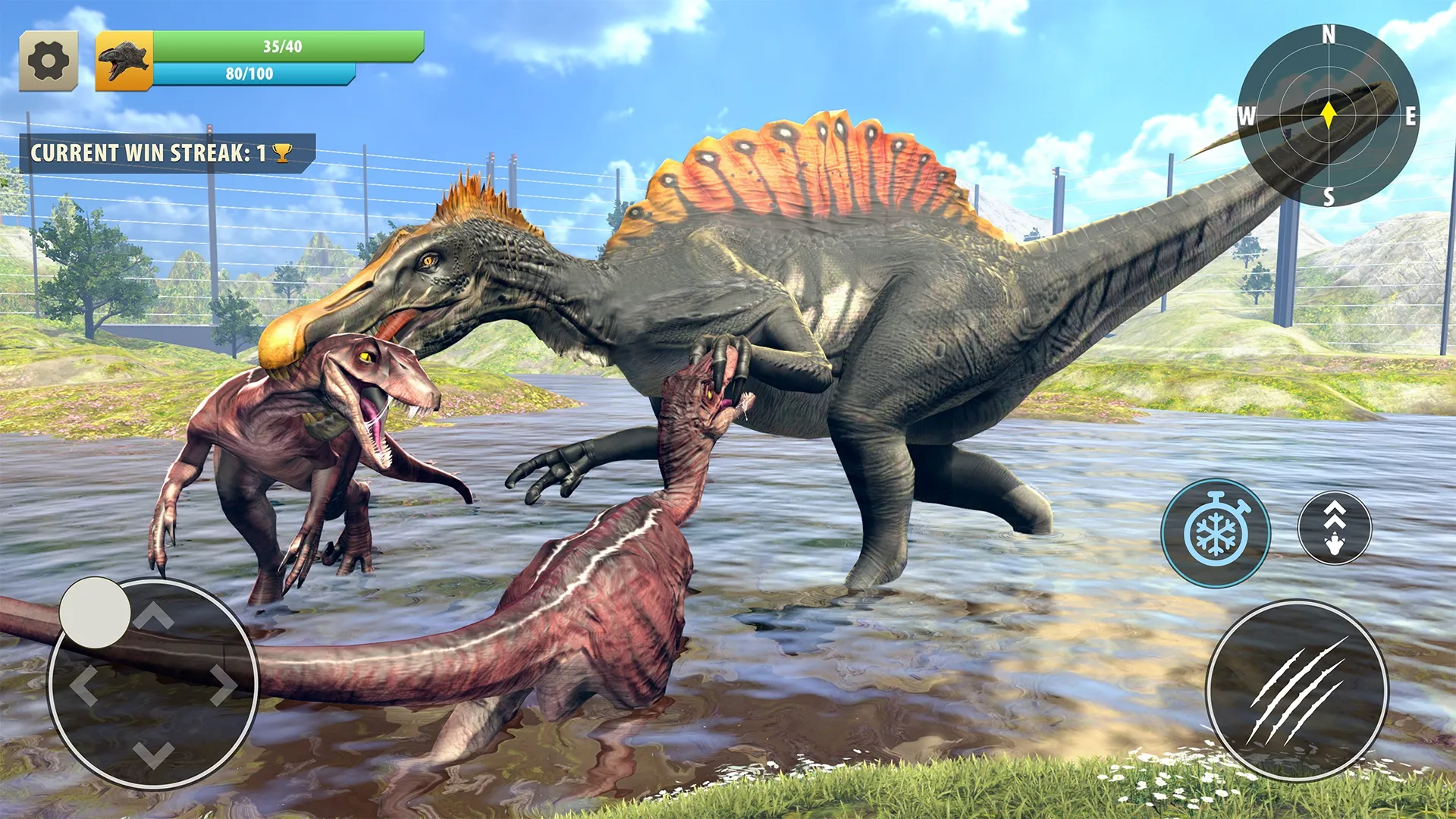Tap the claw slash attack button
The width and height of the screenshot is (1456, 819).
click(x=1298, y=690)
